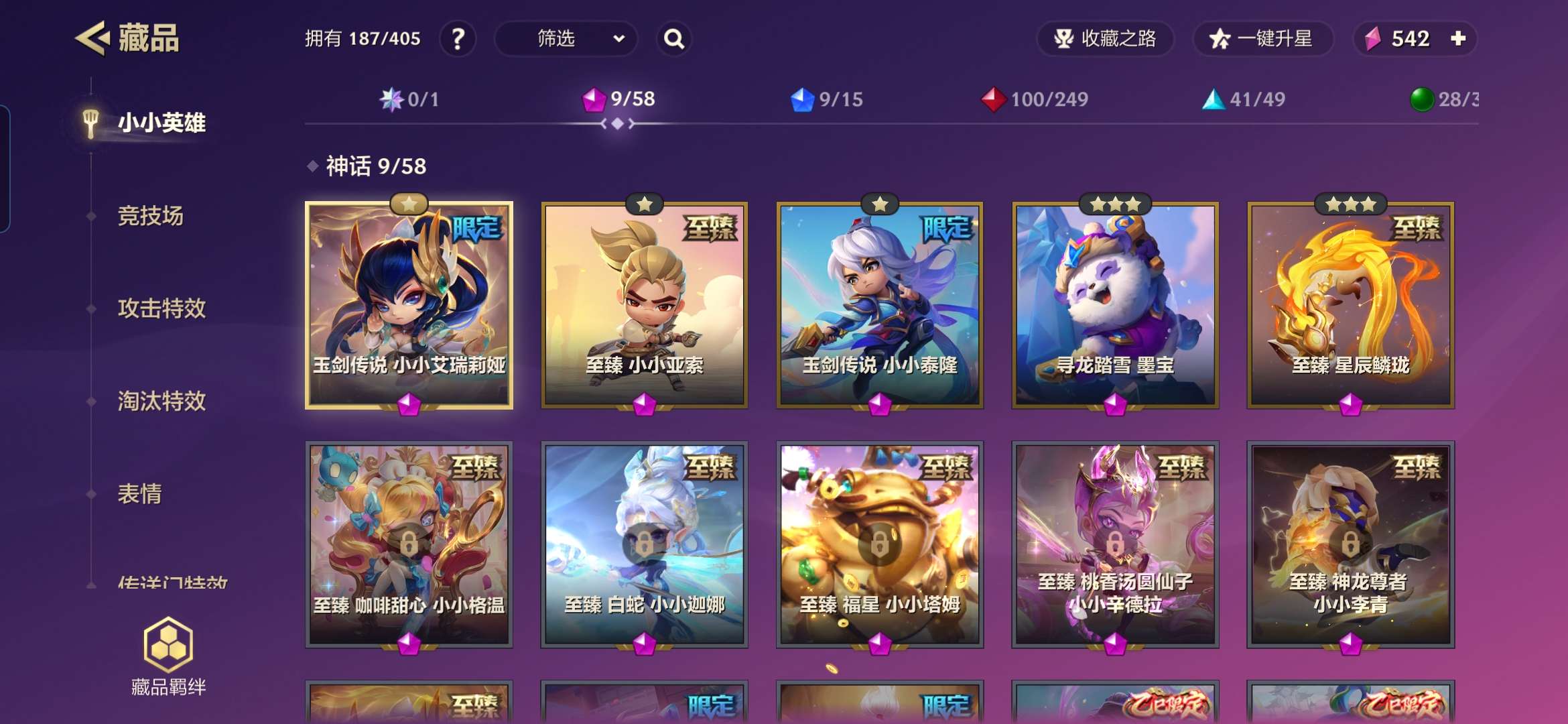Jump to the blue gem 9/15 rarity tab
1568x724 pixels.
(x=827, y=100)
